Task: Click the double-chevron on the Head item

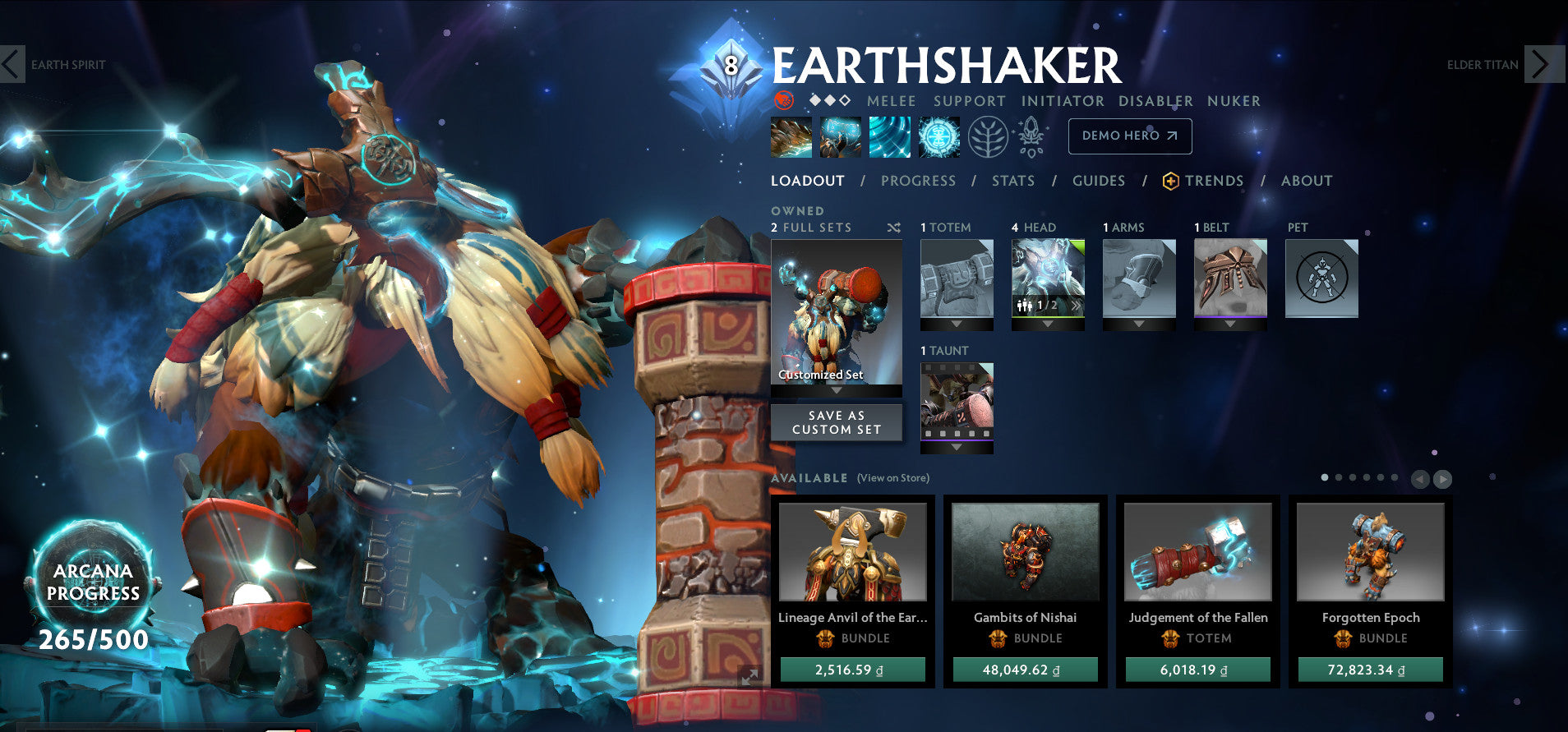Action: click(1075, 305)
